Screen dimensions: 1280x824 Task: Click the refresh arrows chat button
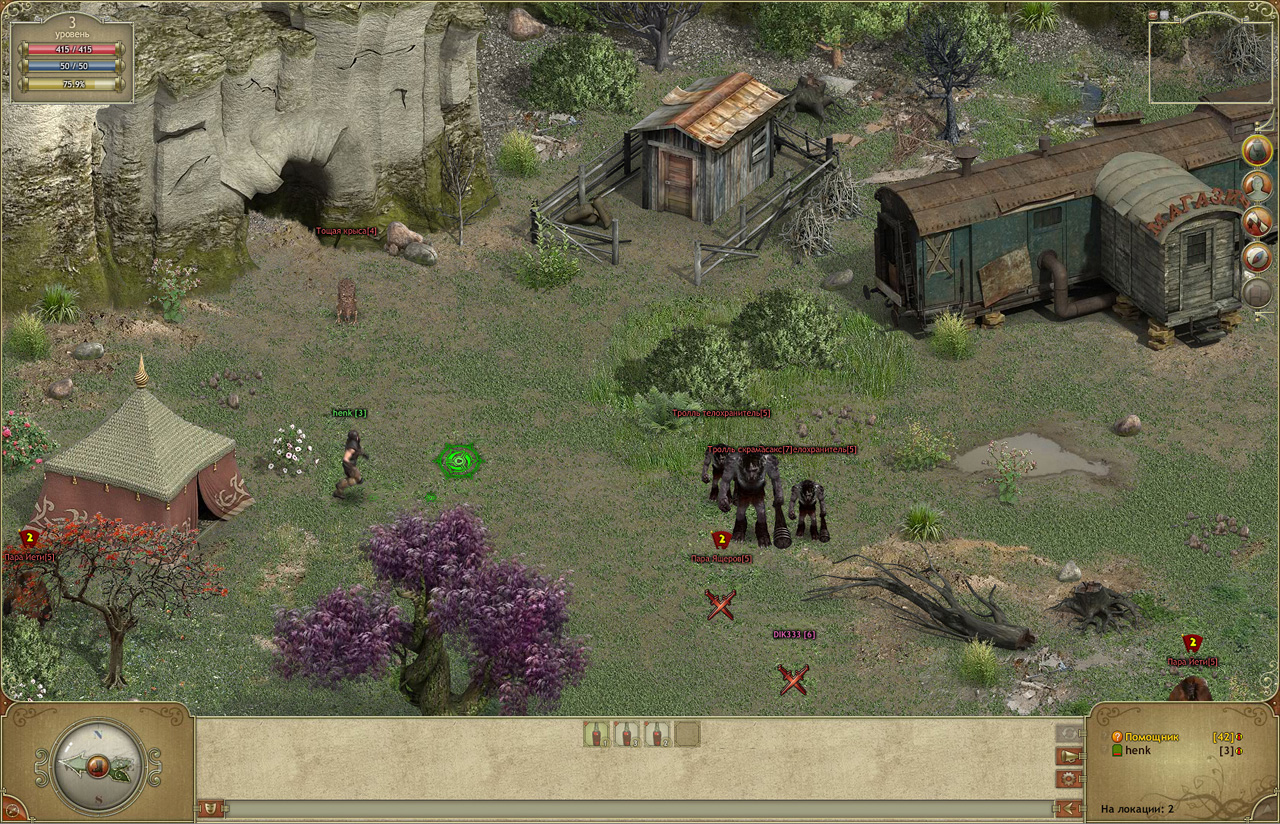1068,734
